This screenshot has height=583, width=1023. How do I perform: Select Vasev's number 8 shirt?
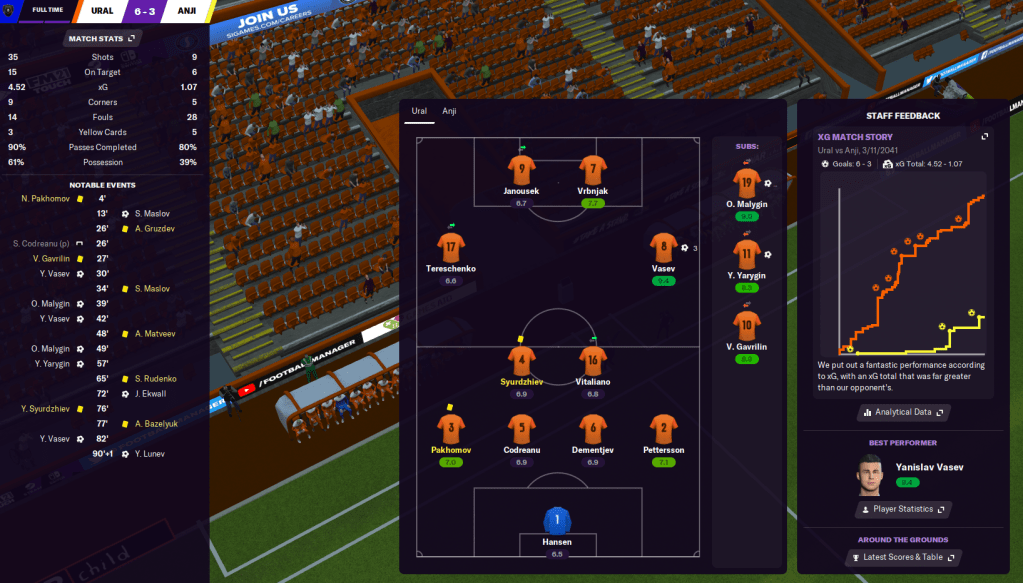click(663, 247)
